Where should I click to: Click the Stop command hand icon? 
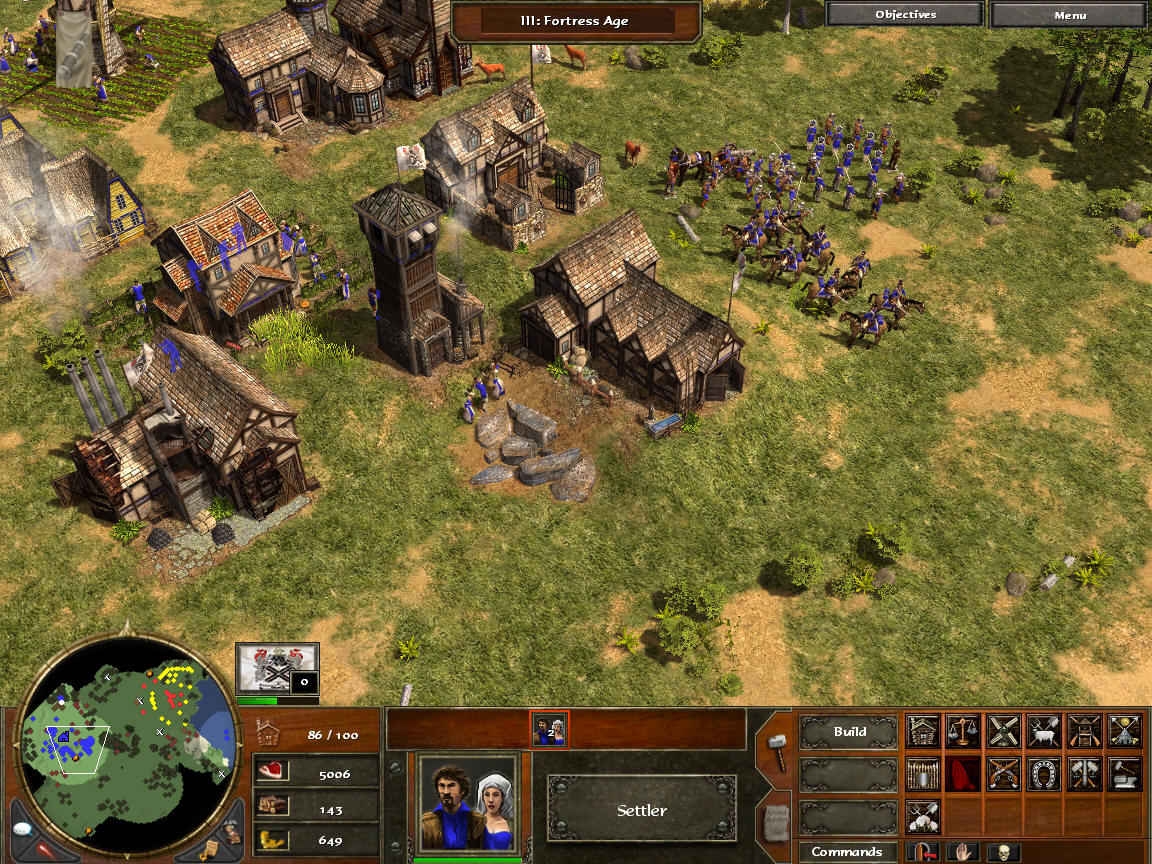(x=963, y=852)
